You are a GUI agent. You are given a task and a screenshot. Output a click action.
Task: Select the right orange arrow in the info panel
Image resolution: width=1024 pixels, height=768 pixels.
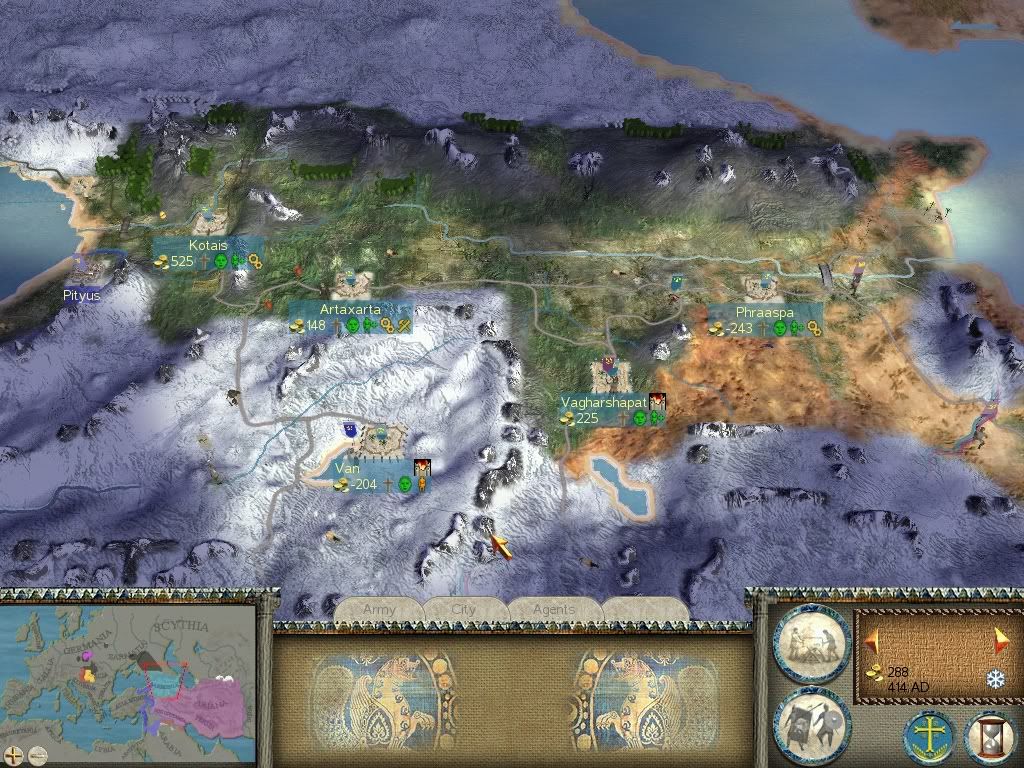[999, 637]
